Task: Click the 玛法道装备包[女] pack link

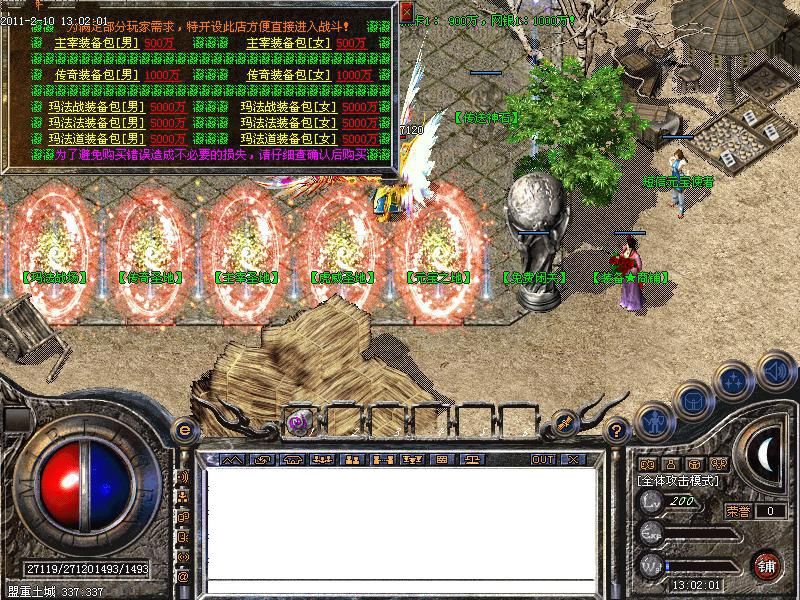Action: click(x=287, y=139)
